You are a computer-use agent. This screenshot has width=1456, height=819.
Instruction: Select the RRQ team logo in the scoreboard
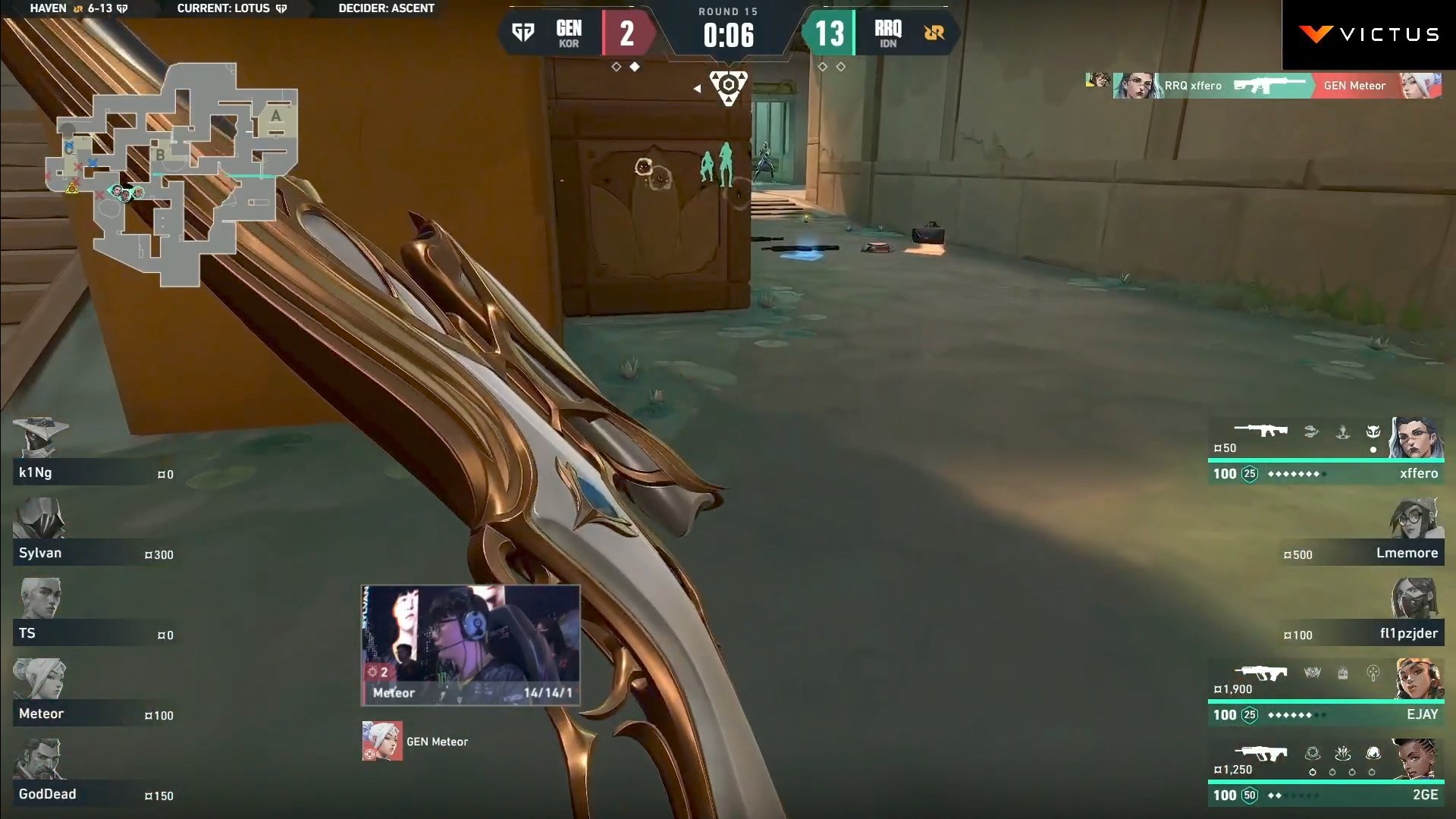933,33
